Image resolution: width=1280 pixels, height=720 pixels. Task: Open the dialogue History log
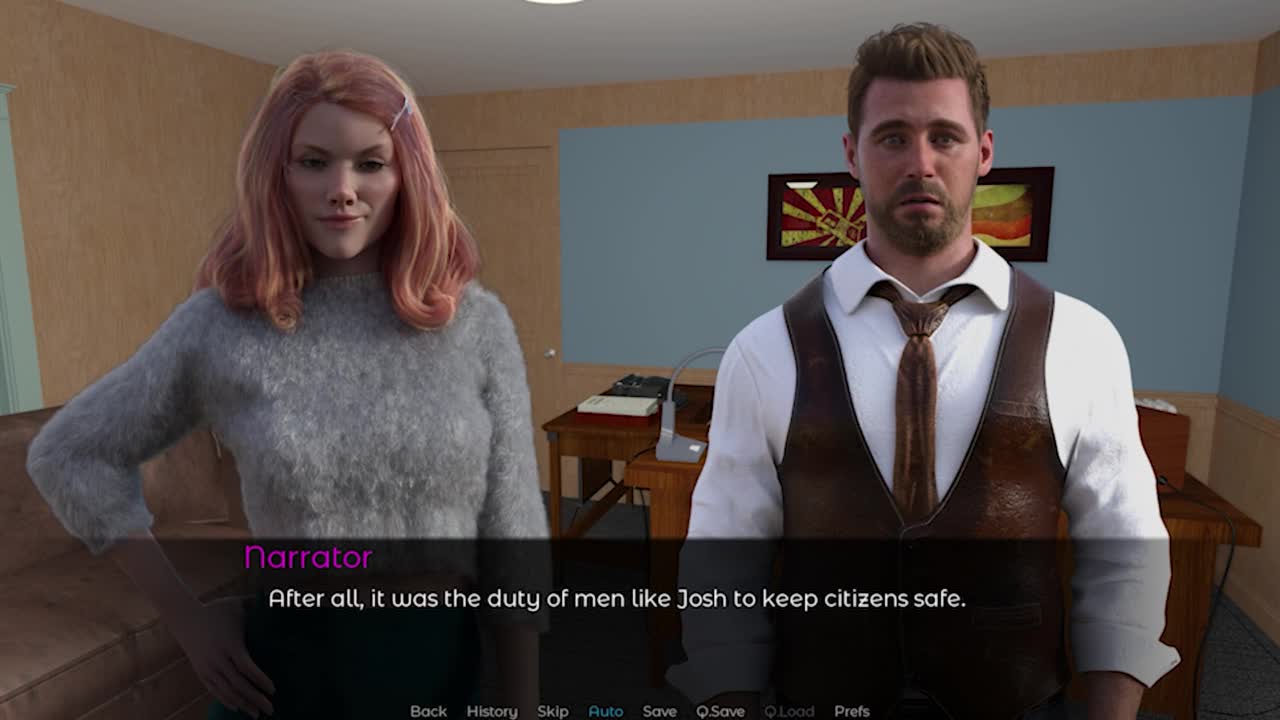coord(492,711)
